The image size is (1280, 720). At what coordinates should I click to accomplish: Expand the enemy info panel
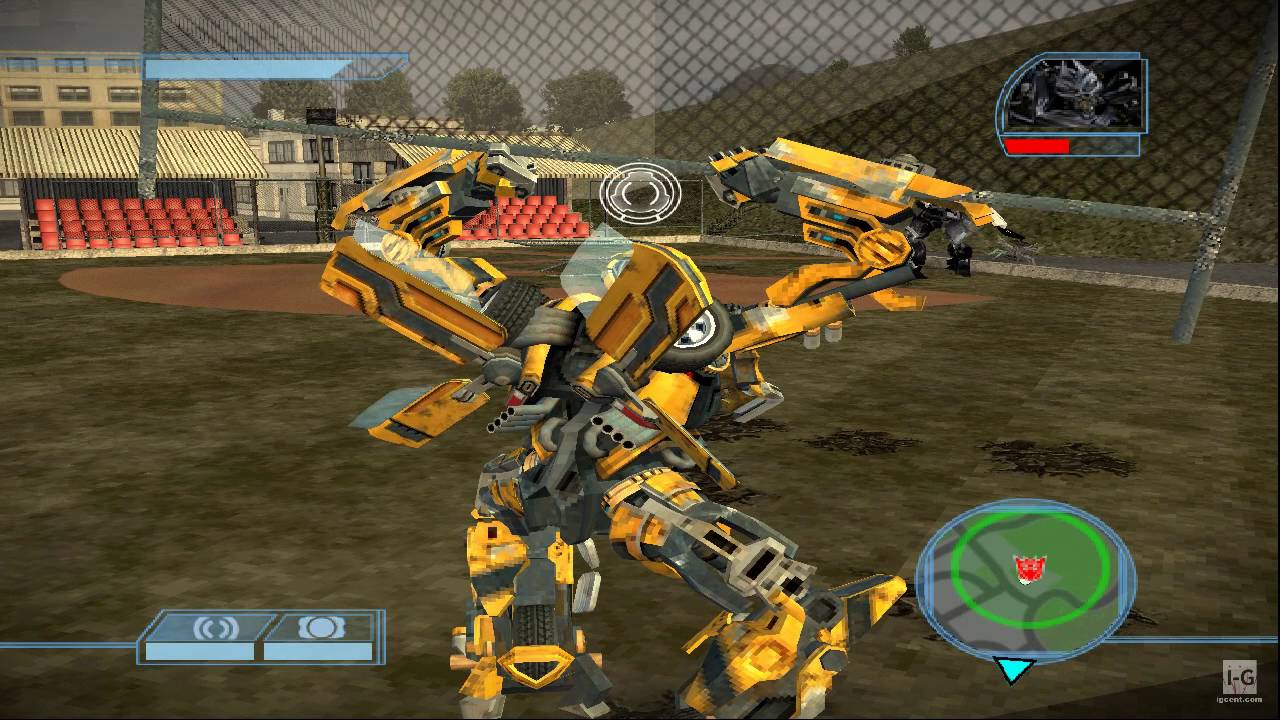1072,100
